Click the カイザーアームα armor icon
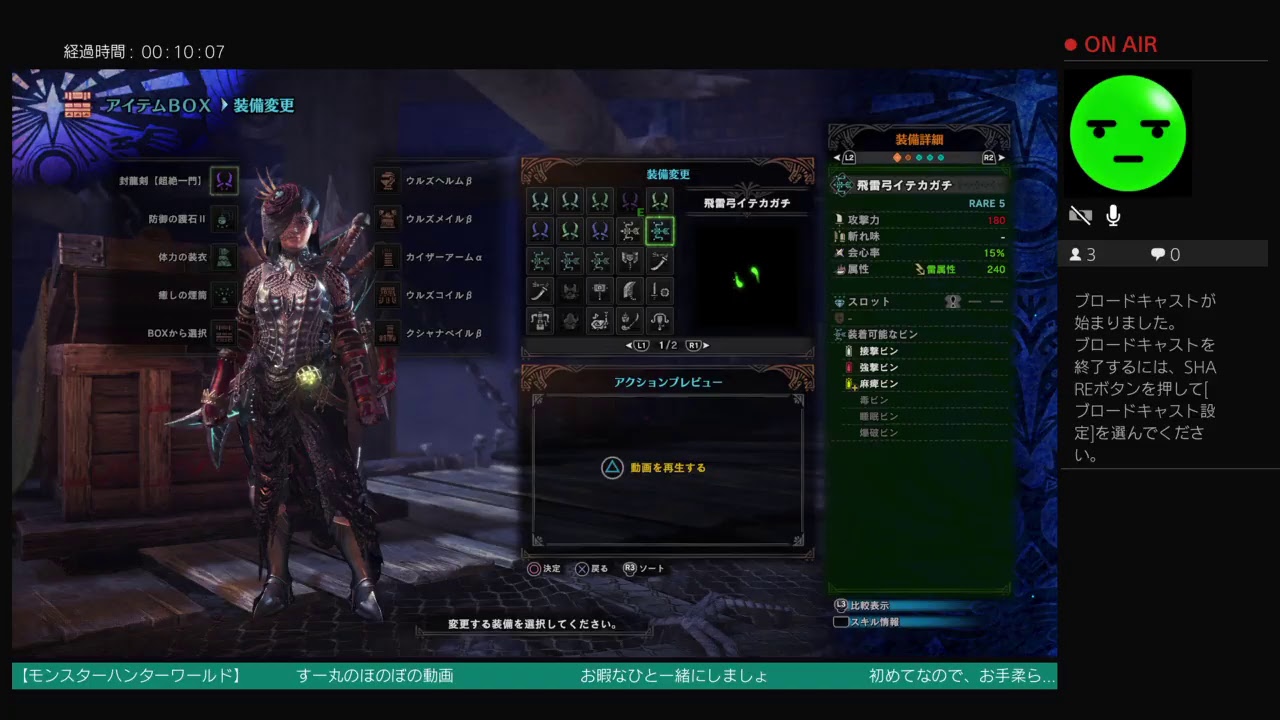Image resolution: width=1280 pixels, height=720 pixels. [387, 257]
